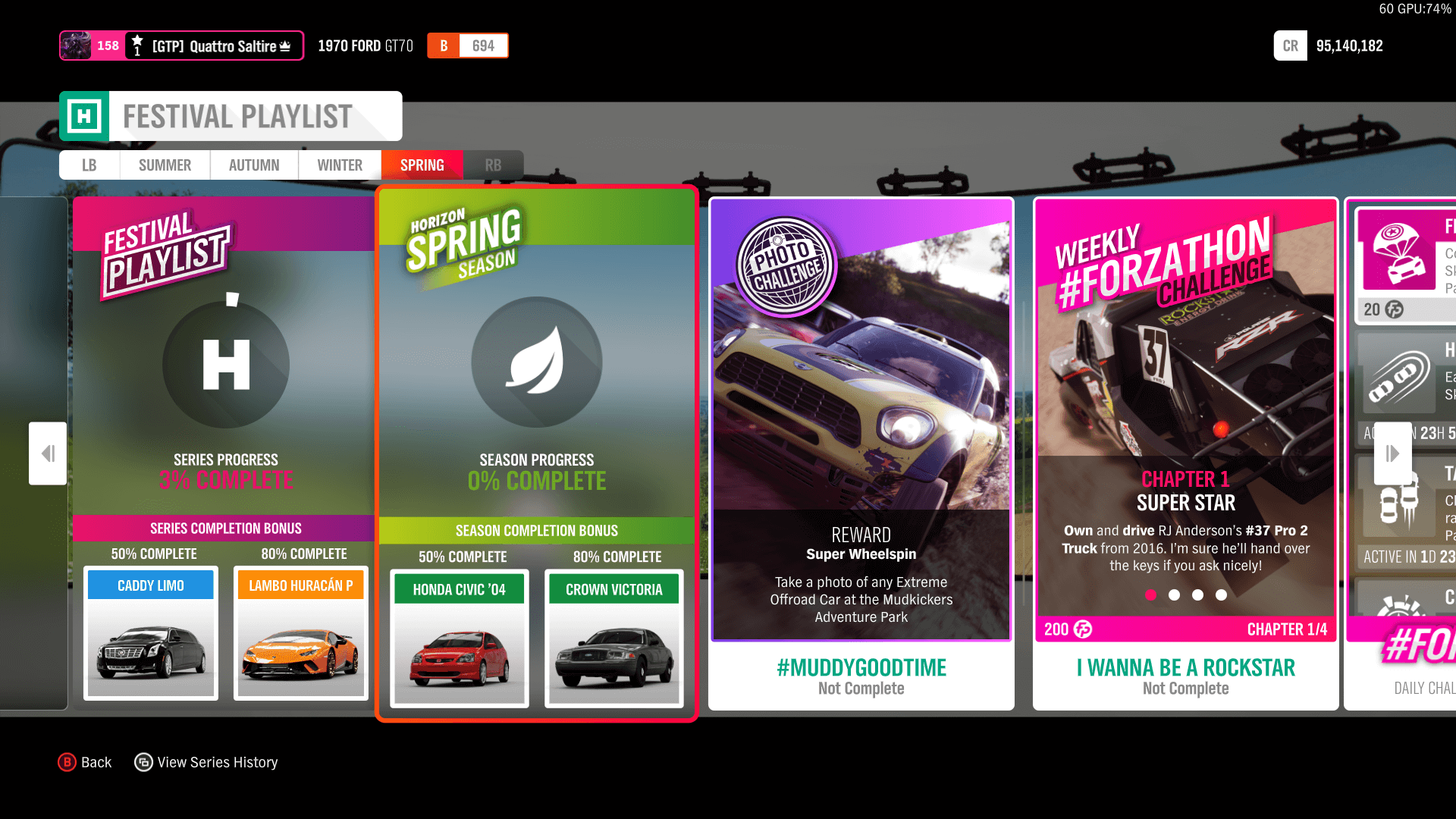Switch to the WINTER tab
The width and height of the screenshot is (1456, 819).
click(x=339, y=165)
